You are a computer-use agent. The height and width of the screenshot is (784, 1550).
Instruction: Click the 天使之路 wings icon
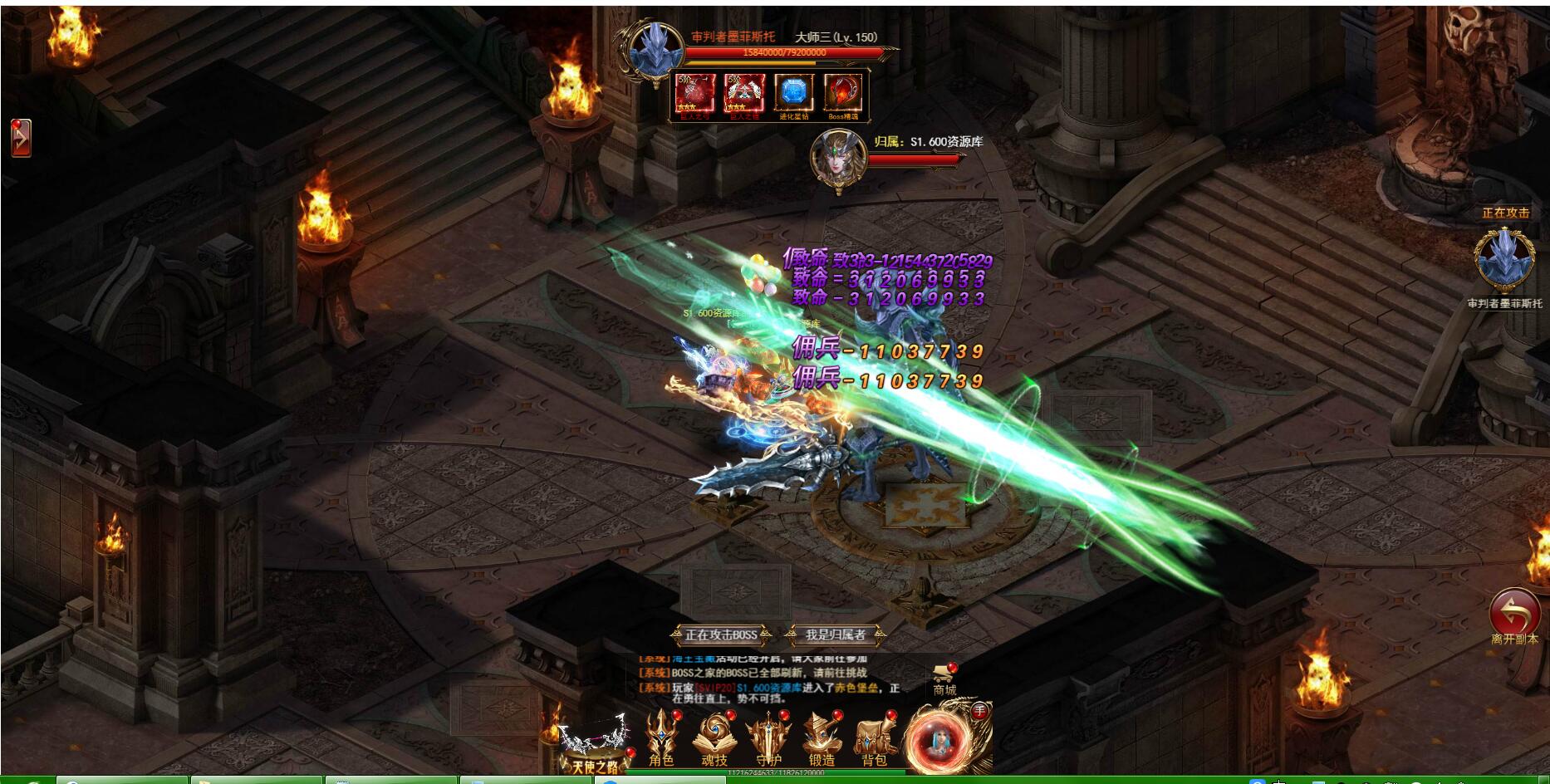[593, 743]
